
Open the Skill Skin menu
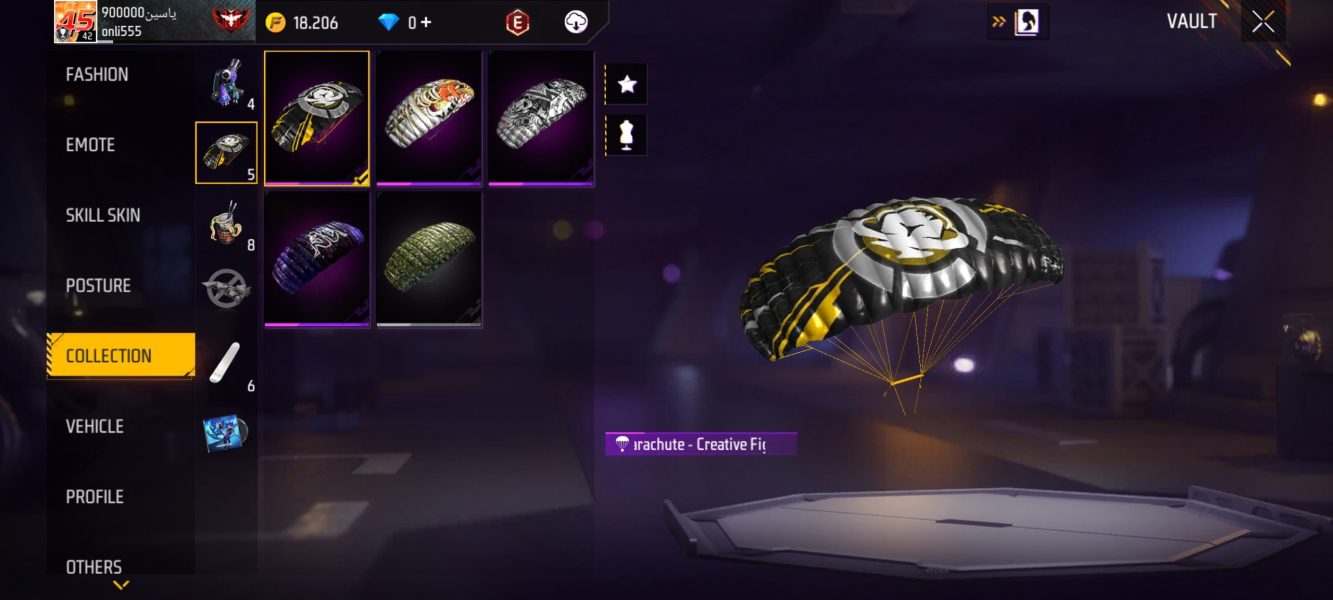pos(103,215)
